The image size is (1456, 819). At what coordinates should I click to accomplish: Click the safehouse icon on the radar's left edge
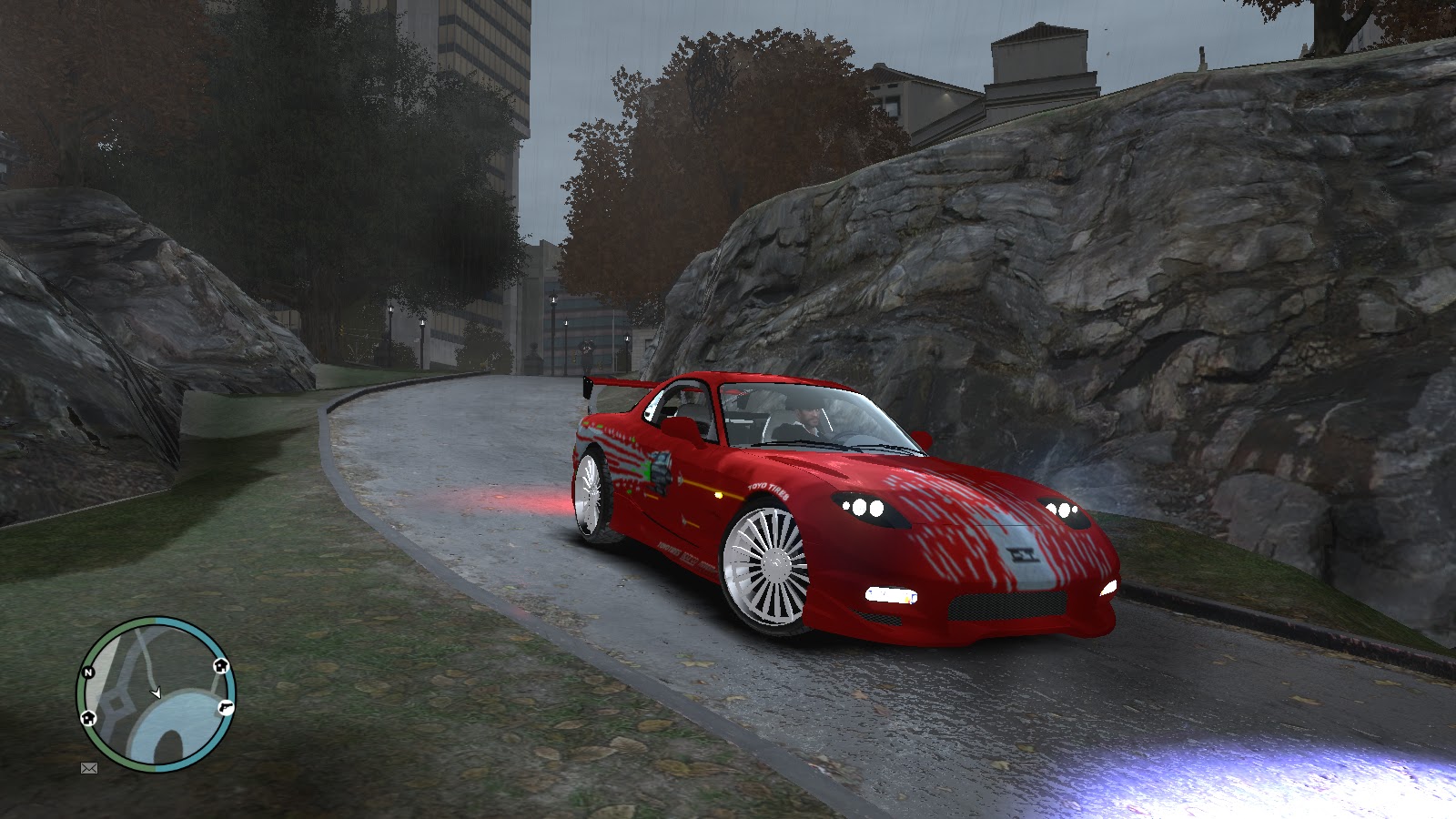point(88,717)
